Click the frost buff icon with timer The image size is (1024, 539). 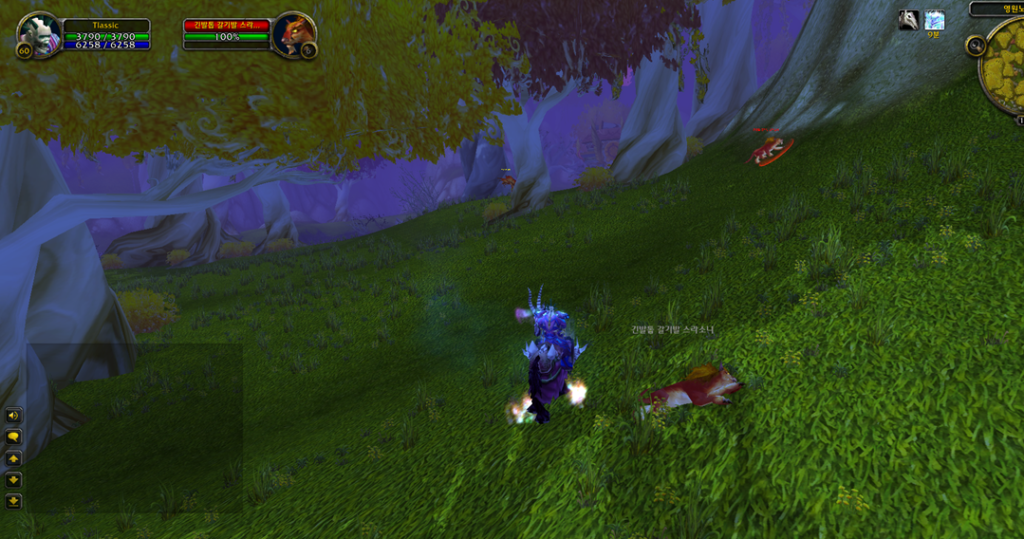click(x=934, y=20)
